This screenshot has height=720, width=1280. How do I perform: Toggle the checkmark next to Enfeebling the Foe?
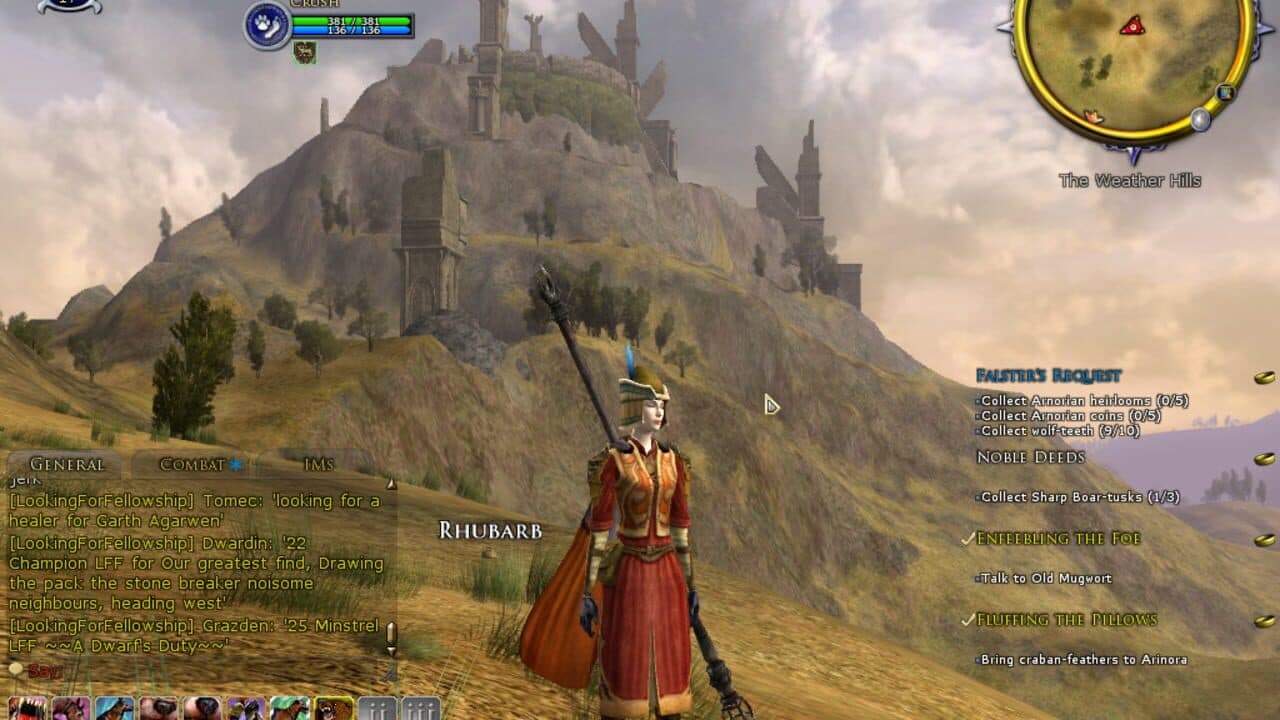(x=966, y=537)
